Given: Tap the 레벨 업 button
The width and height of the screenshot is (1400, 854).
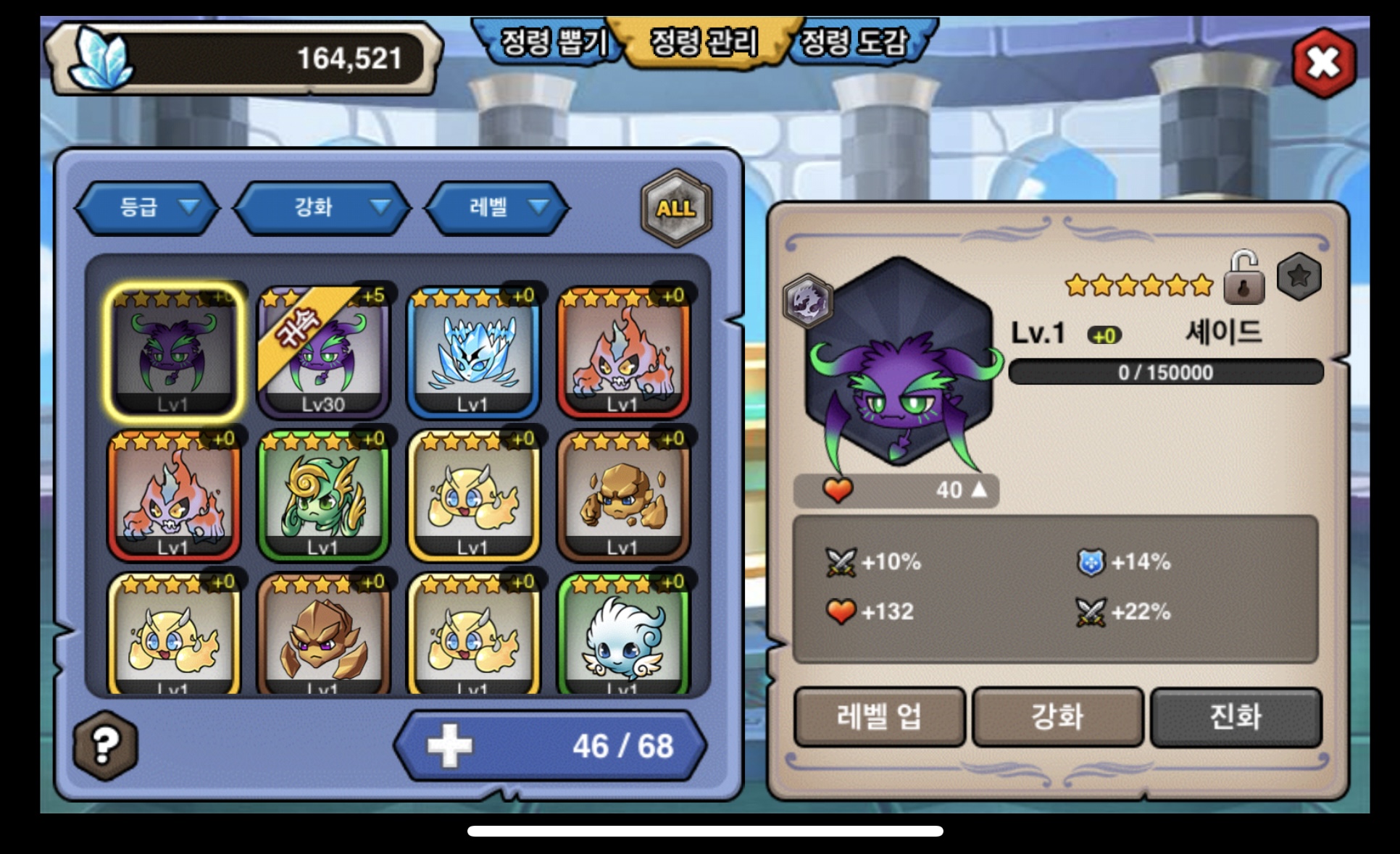Looking at the screenshot, I should pyautogui.click(x=880, y=717).
